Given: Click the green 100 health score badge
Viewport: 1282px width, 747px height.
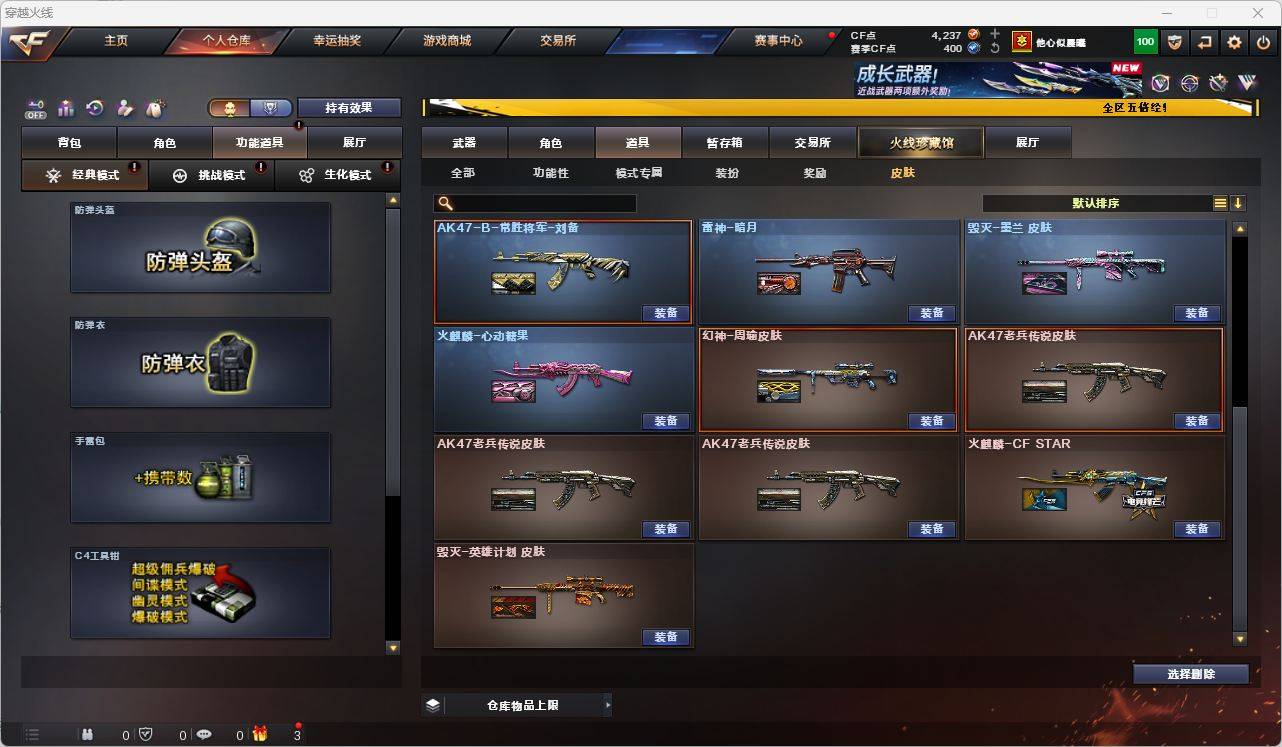Looking at the screenshot, I should (x=1143, y=41).
